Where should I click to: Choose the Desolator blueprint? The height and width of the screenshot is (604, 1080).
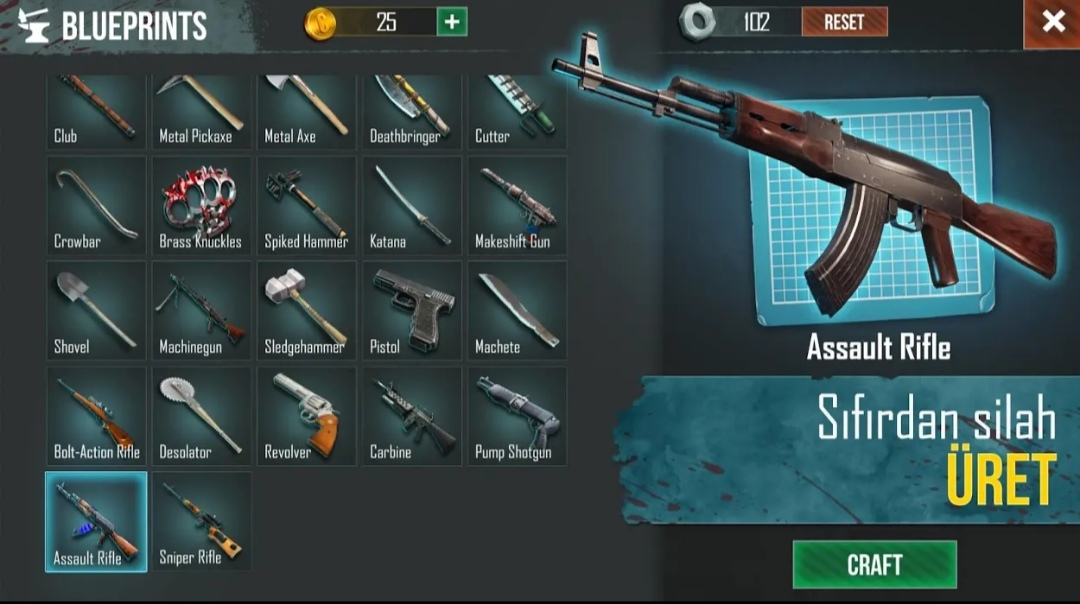(201, 415)
